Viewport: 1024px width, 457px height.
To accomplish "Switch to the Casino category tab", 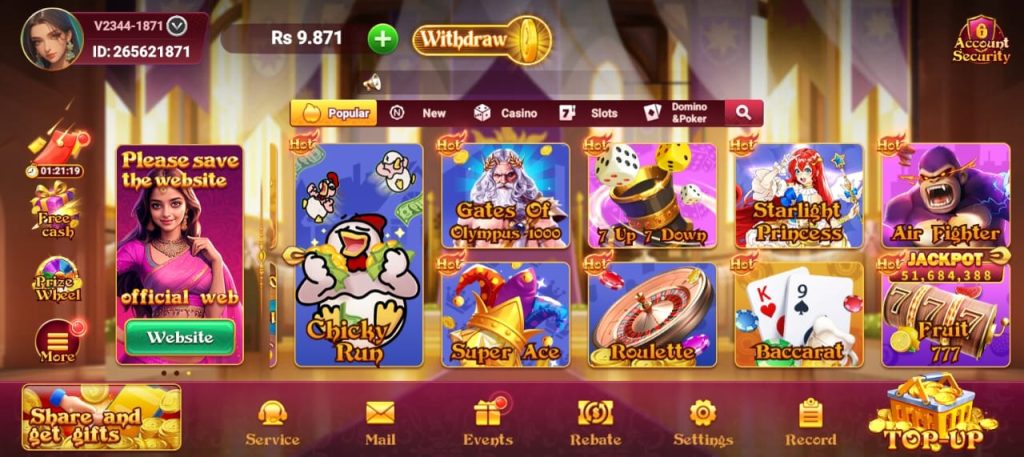I will click(507, 113).
